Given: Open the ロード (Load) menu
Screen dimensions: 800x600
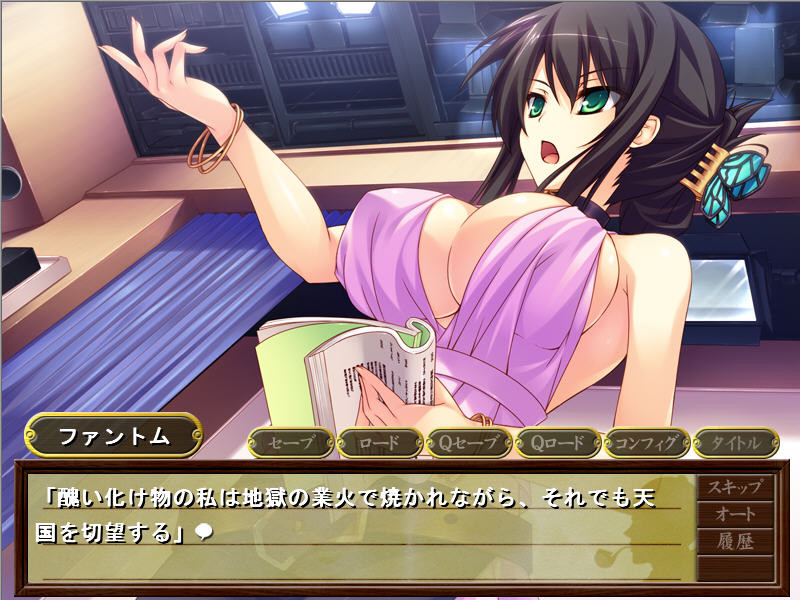Looking at the screenshot, I should tap(379, 442).
